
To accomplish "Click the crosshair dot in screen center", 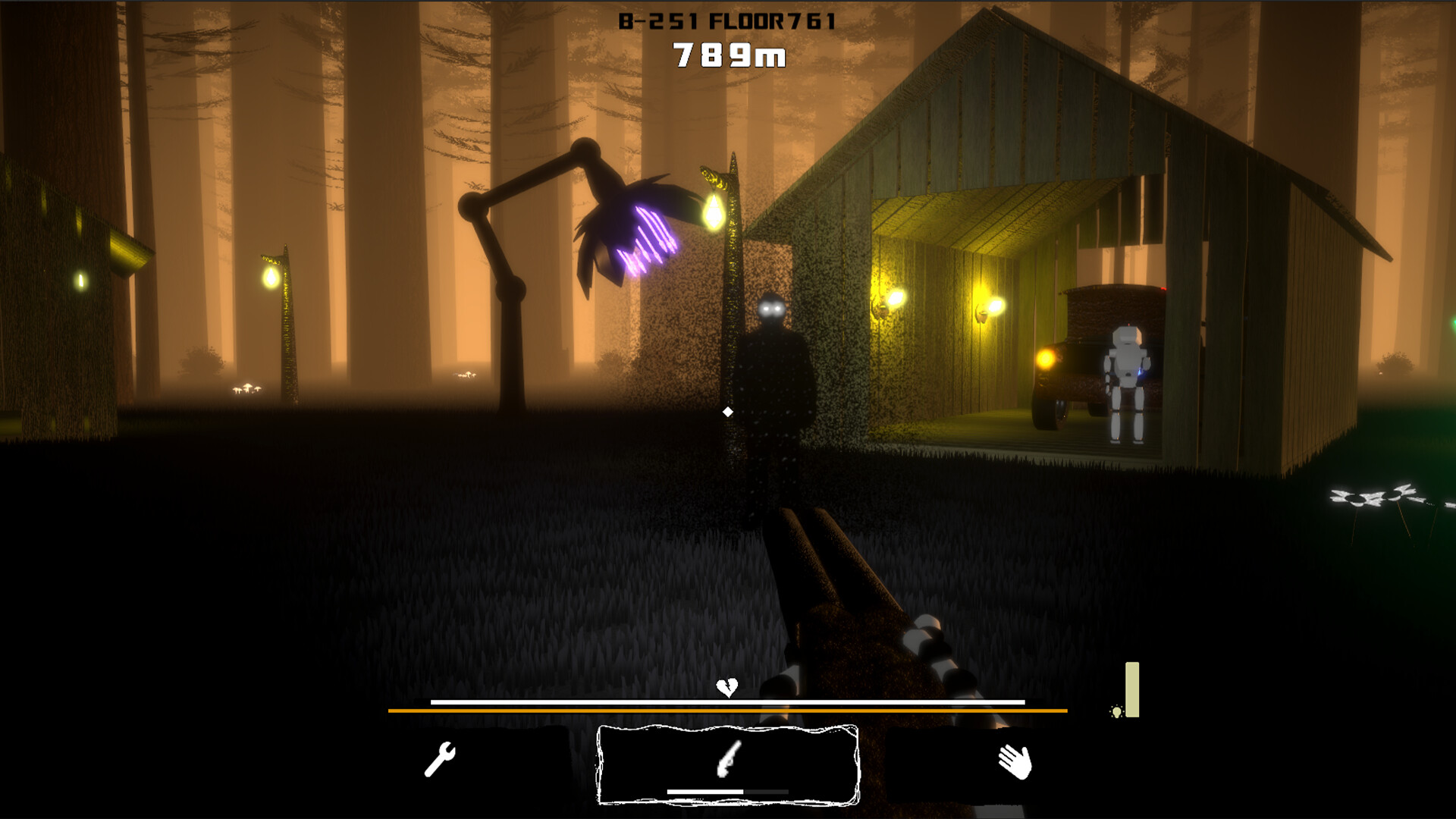I will 728,411.
